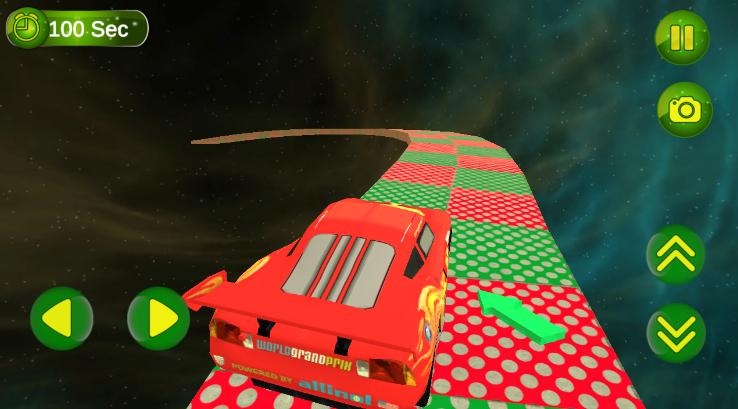Switch view using the camera button
The height and width of the screenshot is (409, 738).
tap(684, 109)
